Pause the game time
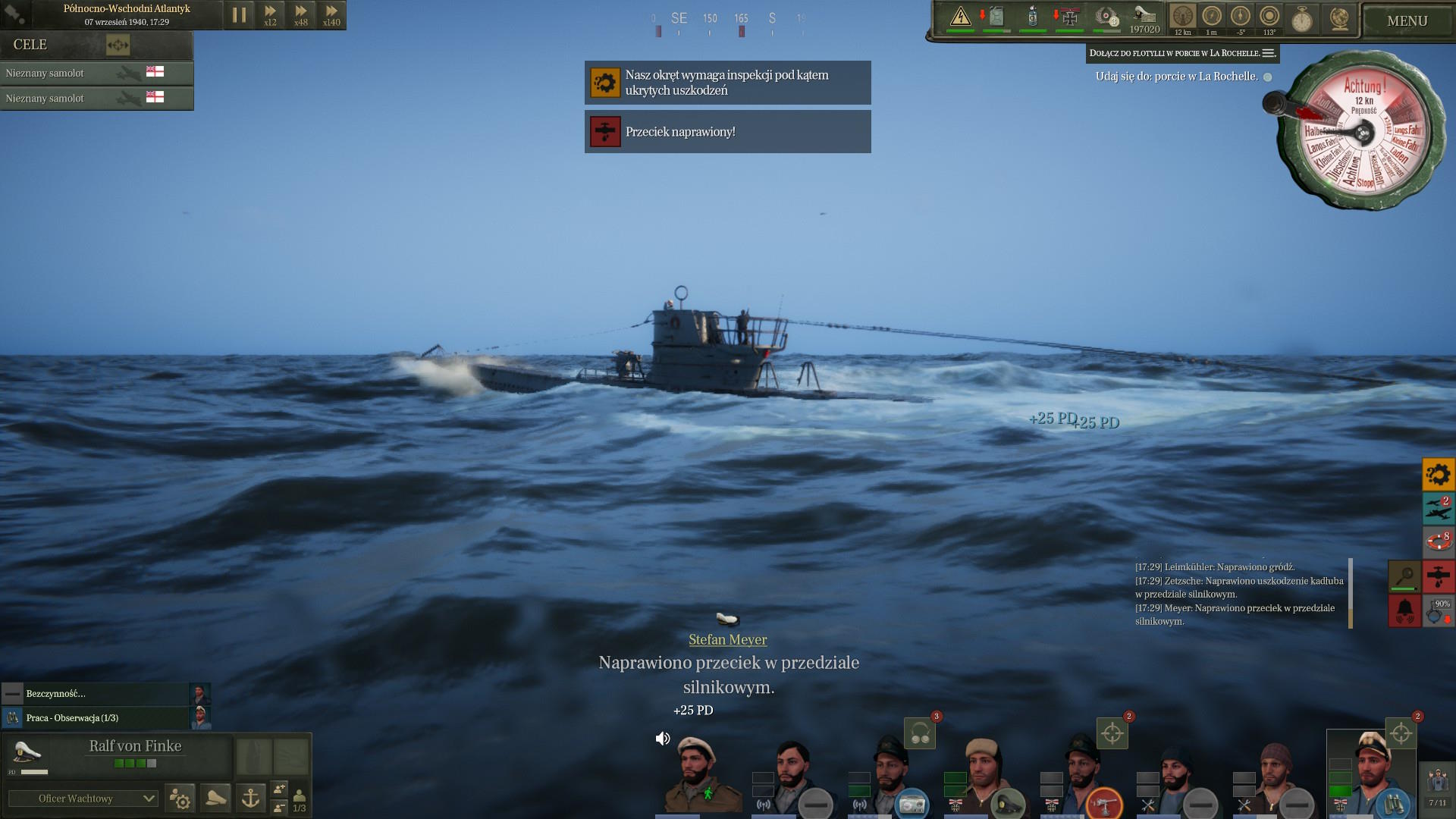This screenshot has height=819, width=1456. 239,15
